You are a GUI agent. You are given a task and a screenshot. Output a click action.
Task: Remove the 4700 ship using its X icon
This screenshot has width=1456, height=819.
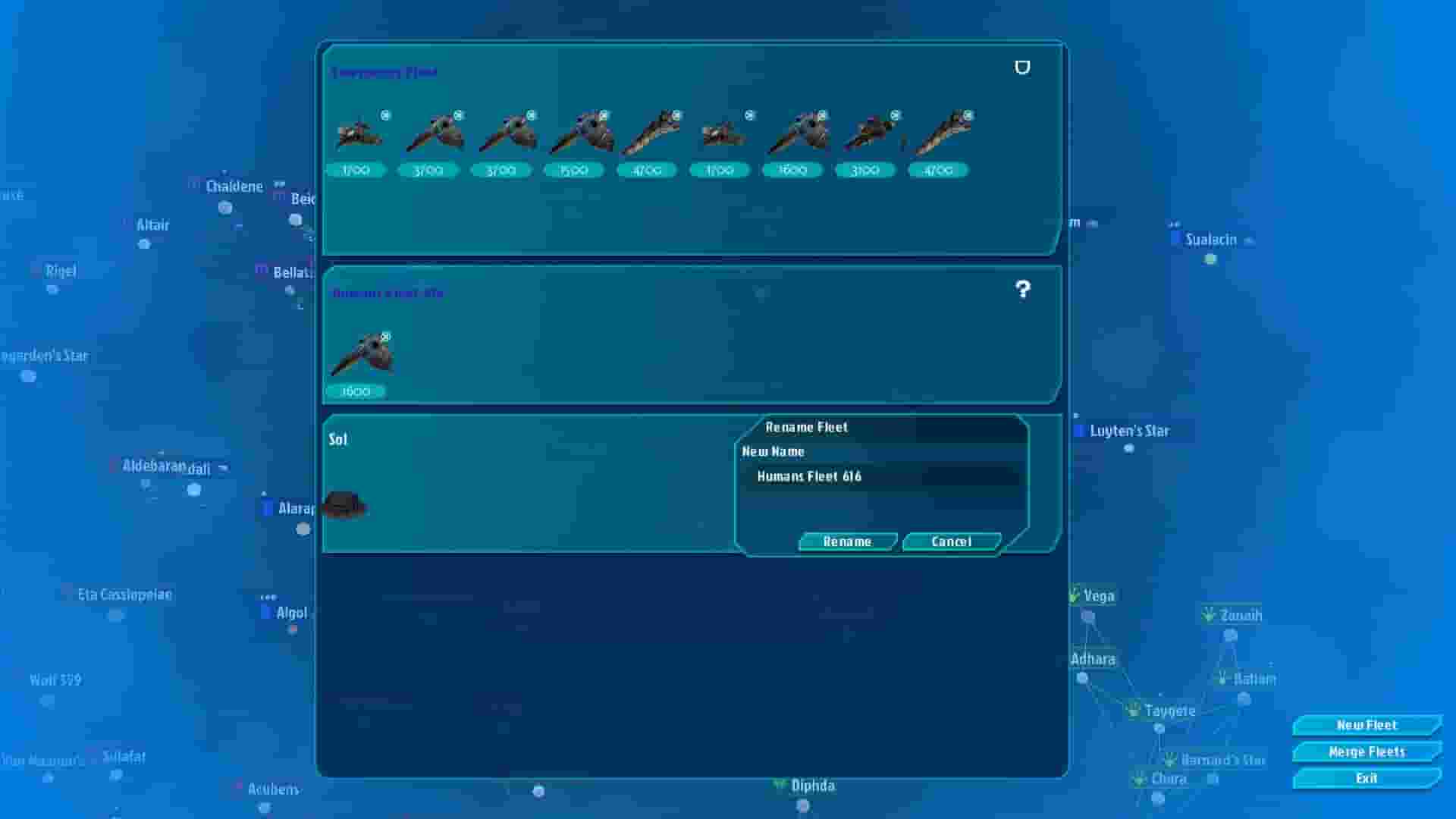click(675, 115)
